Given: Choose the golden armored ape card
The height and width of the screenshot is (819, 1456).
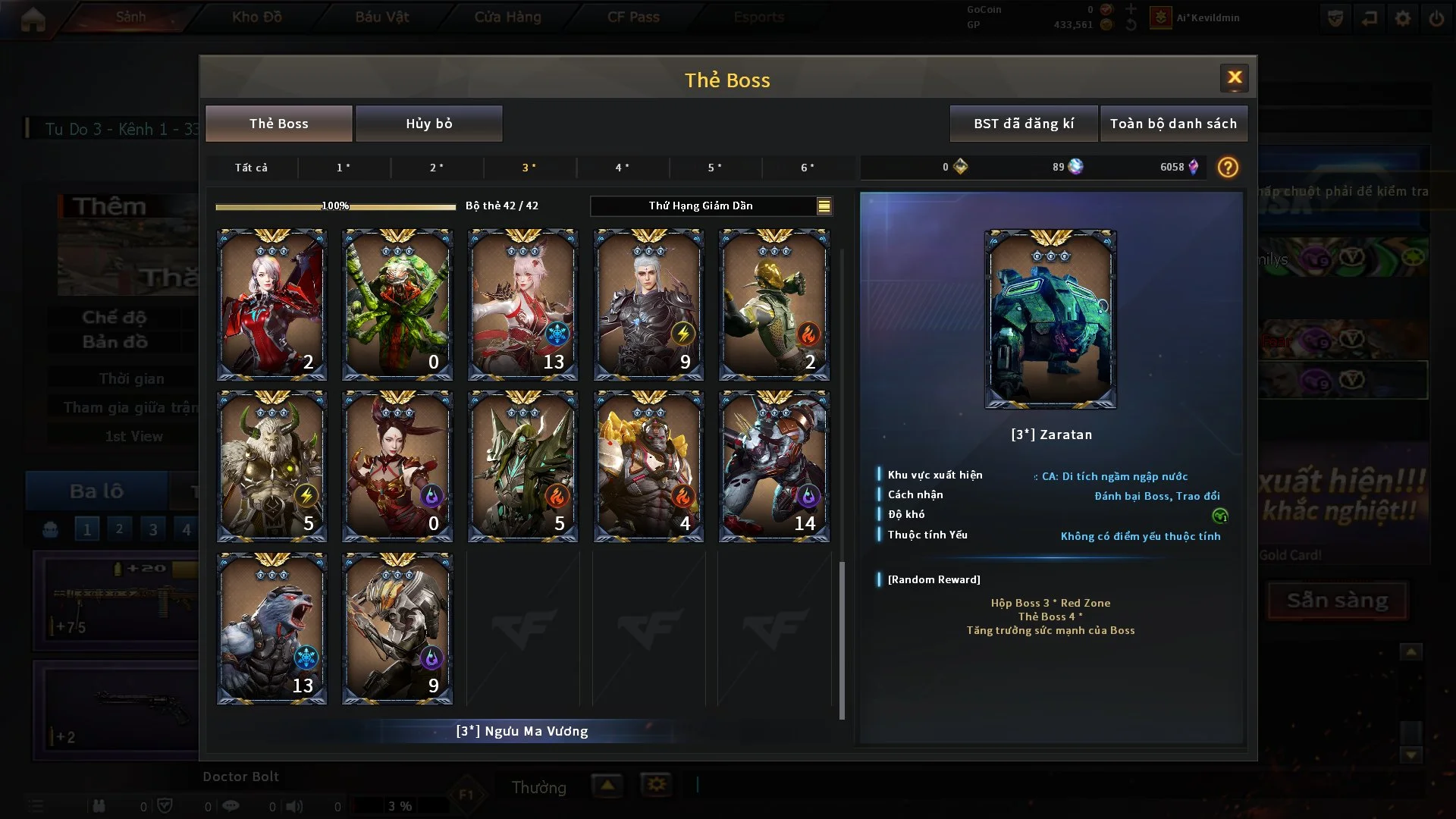Looking at the screenshot, I should 648,466.
